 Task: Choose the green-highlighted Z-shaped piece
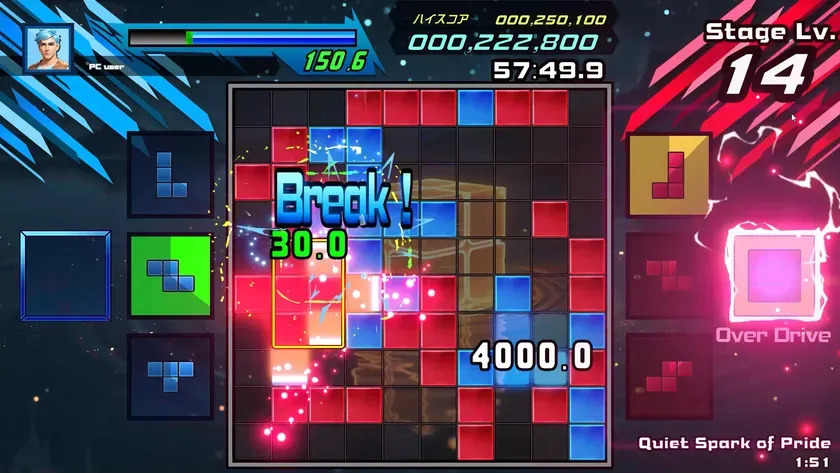pos(170,275)
